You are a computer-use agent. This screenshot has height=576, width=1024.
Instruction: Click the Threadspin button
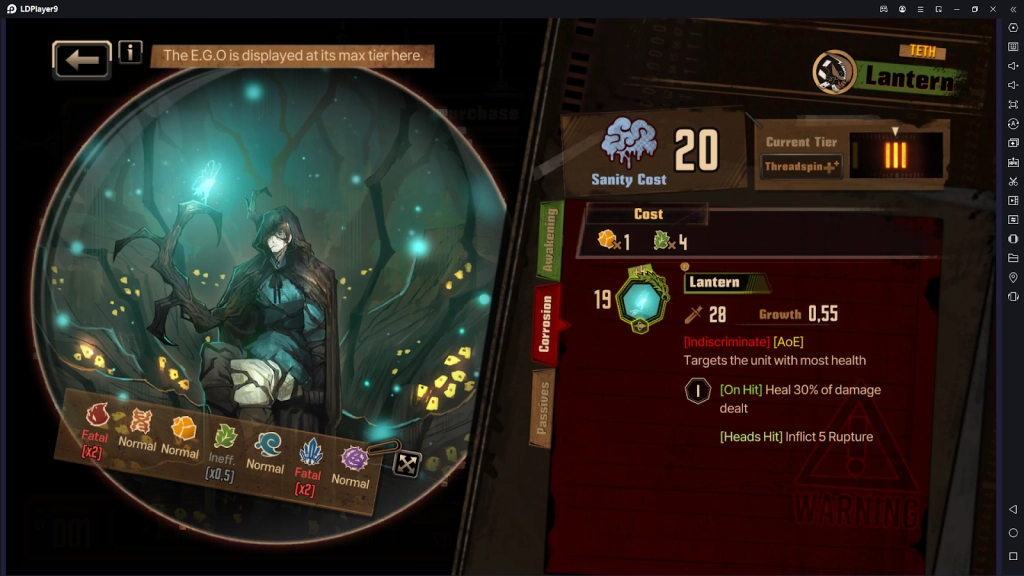click(x=802, y=167)
